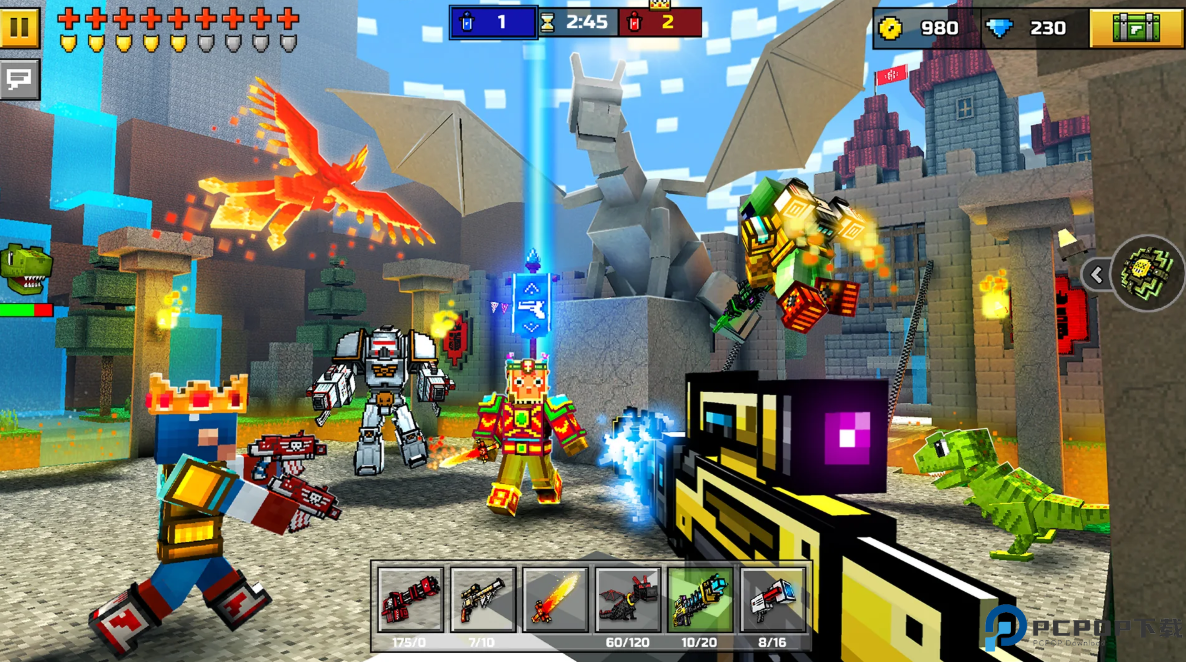Use the round green grenade gadget
The height and width of the screenshot is (662, 1186).
click(1148, 273)
